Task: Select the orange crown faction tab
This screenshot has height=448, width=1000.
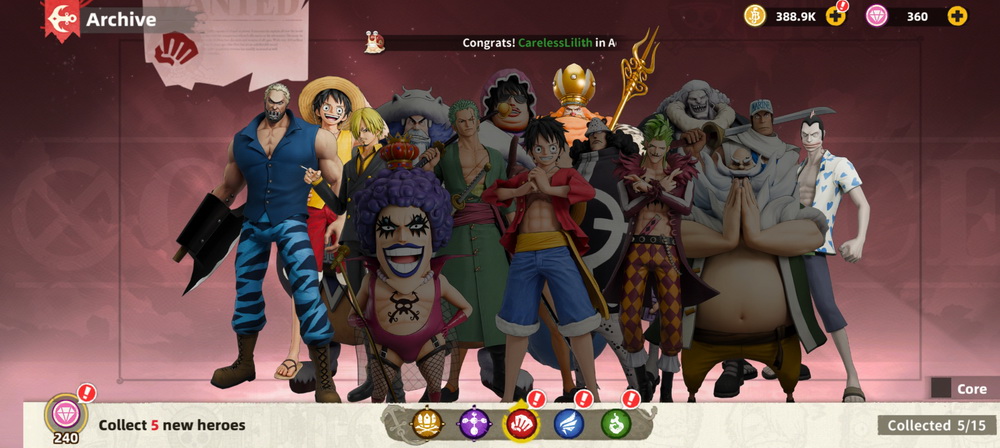Action: (426, 424)
